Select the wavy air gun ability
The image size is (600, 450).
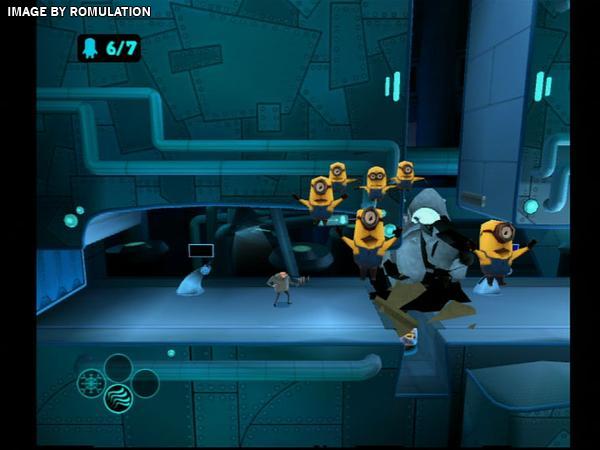pos(118,398)
